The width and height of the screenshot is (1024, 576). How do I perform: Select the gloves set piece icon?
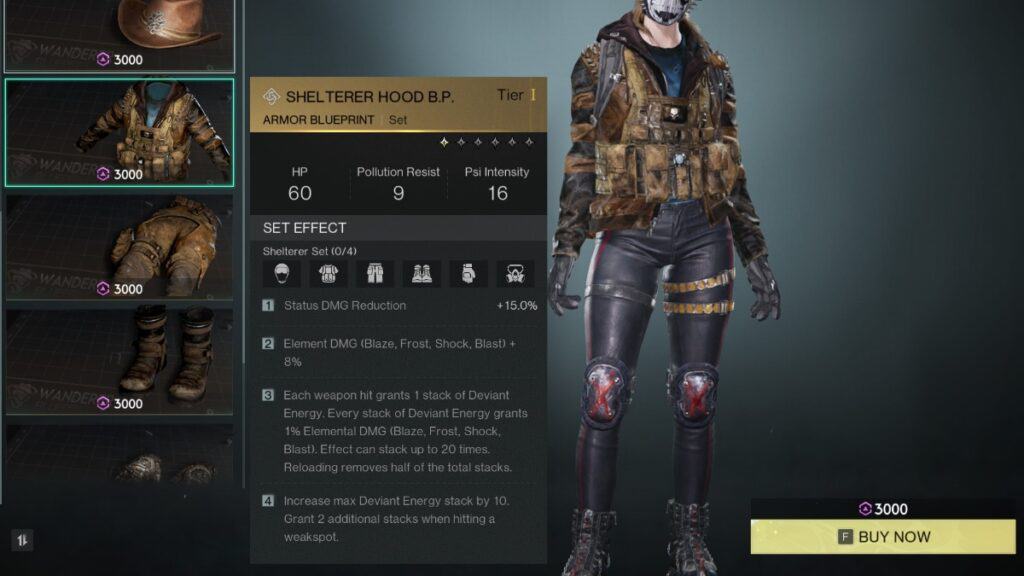pyautogui.click(x=468, y=274)
